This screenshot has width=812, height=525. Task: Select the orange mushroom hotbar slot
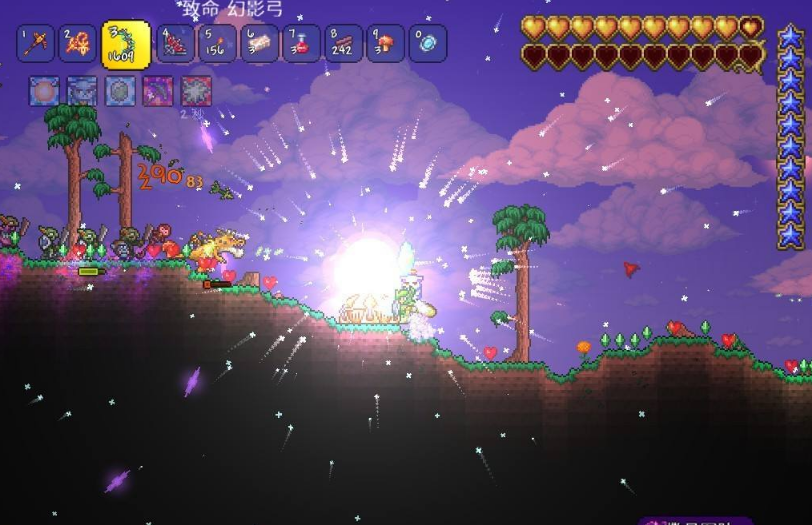386,43
